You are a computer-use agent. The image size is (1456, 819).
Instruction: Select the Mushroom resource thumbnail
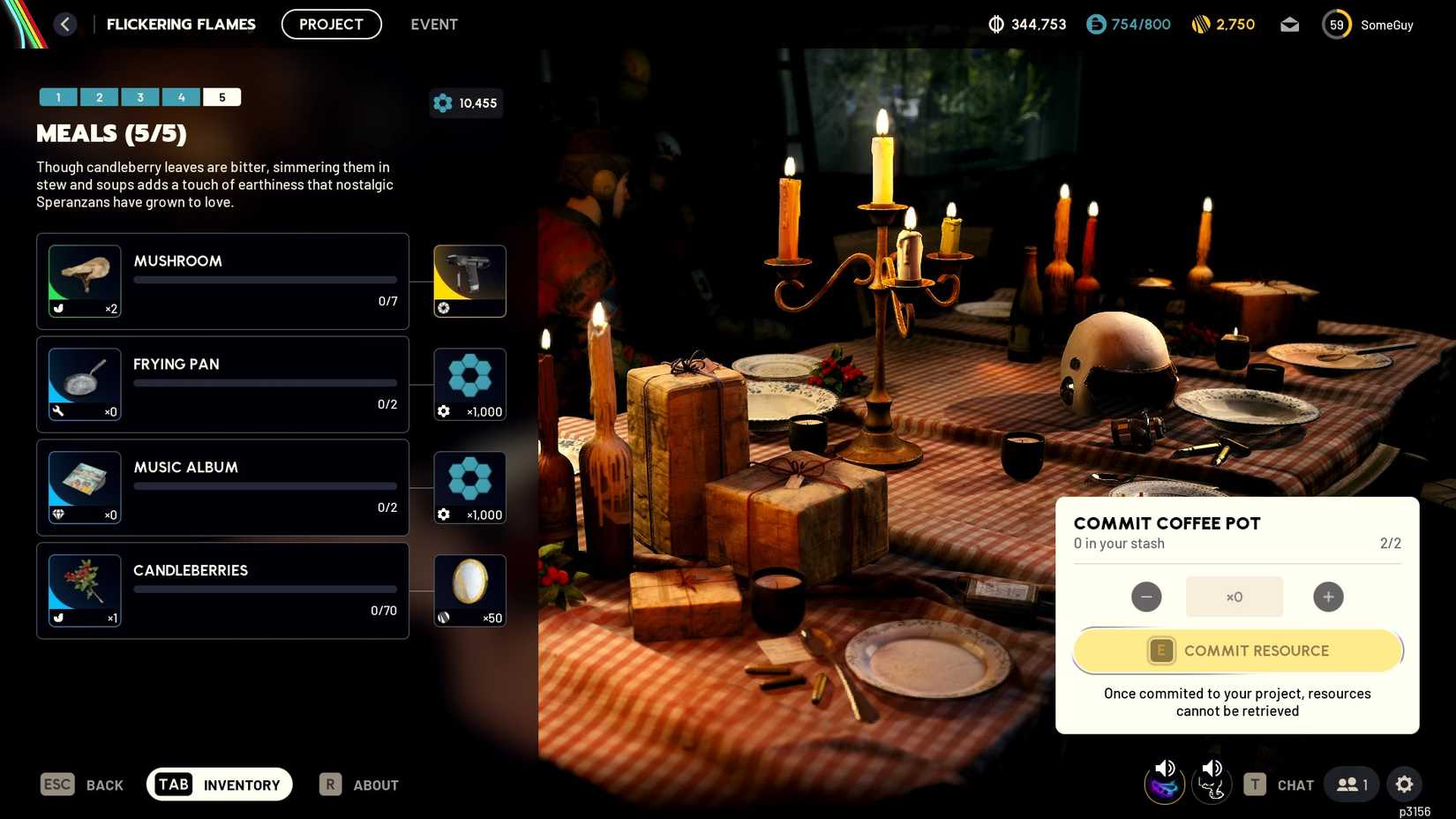pyautogui.click(x=84, y=281)
